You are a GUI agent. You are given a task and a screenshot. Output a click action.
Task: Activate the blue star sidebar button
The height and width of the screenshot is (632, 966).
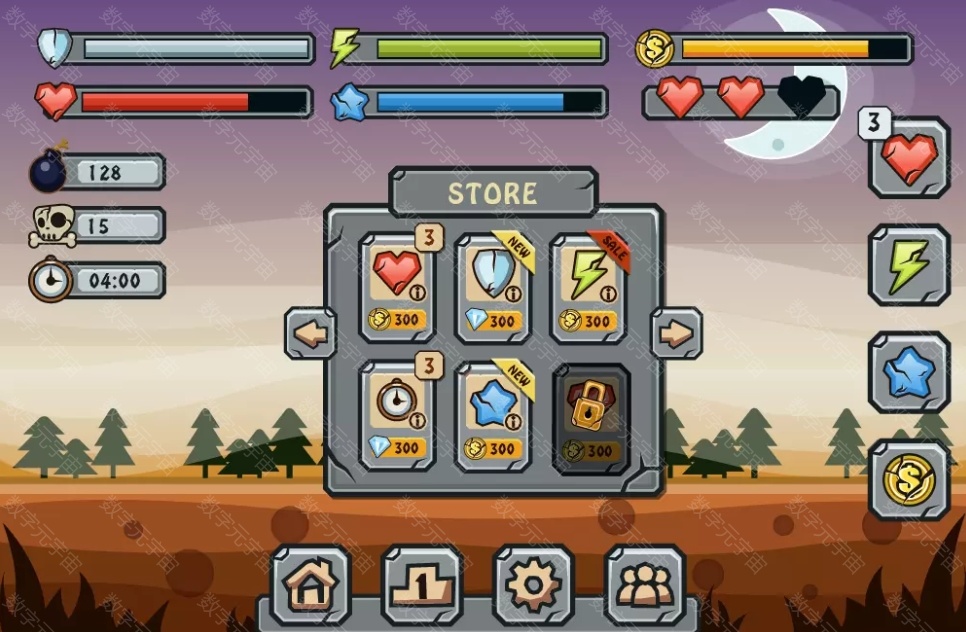[909, 373]
